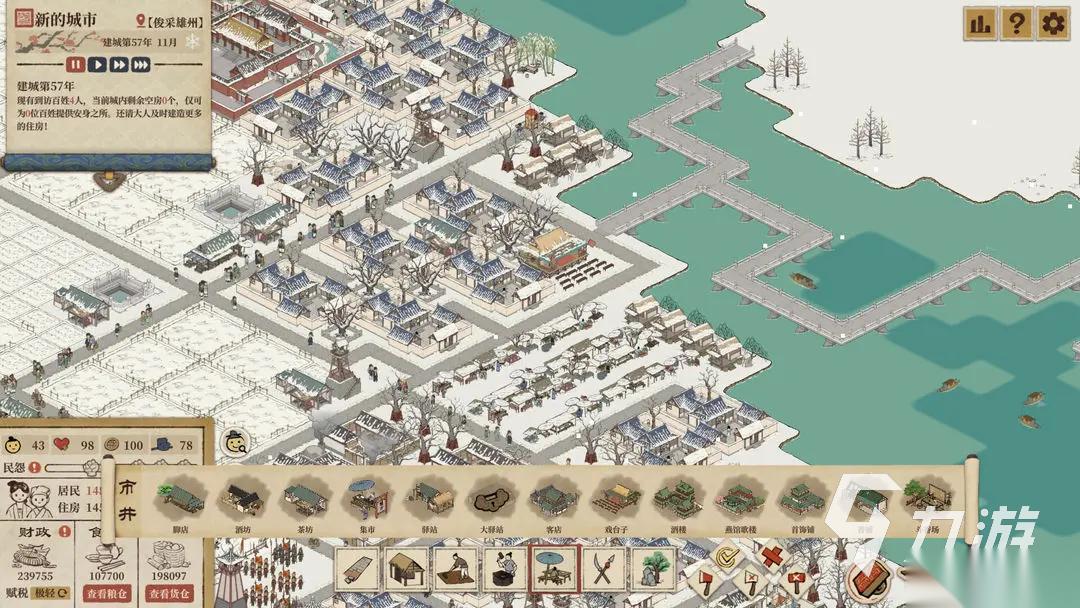This screenshot has height=608, width=1080.
Task: Open the statistics chart button
Action: (979, 24)
